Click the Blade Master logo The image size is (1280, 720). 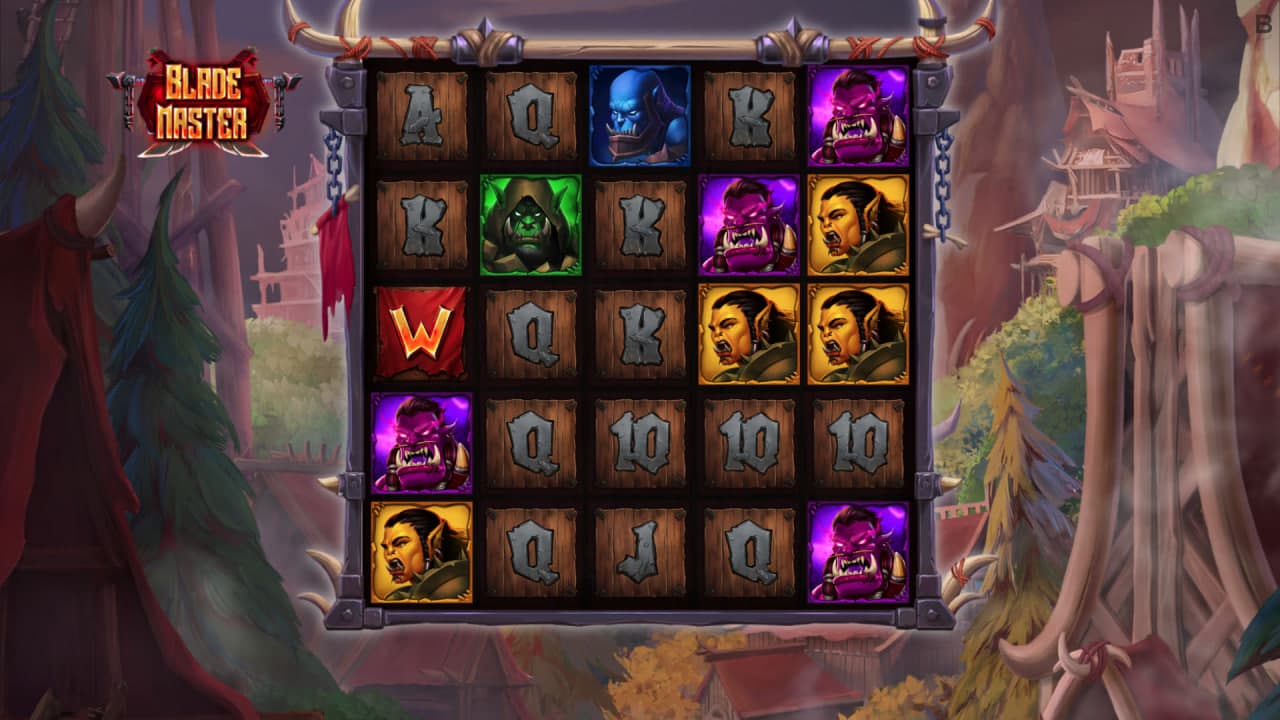pos(205,106)
